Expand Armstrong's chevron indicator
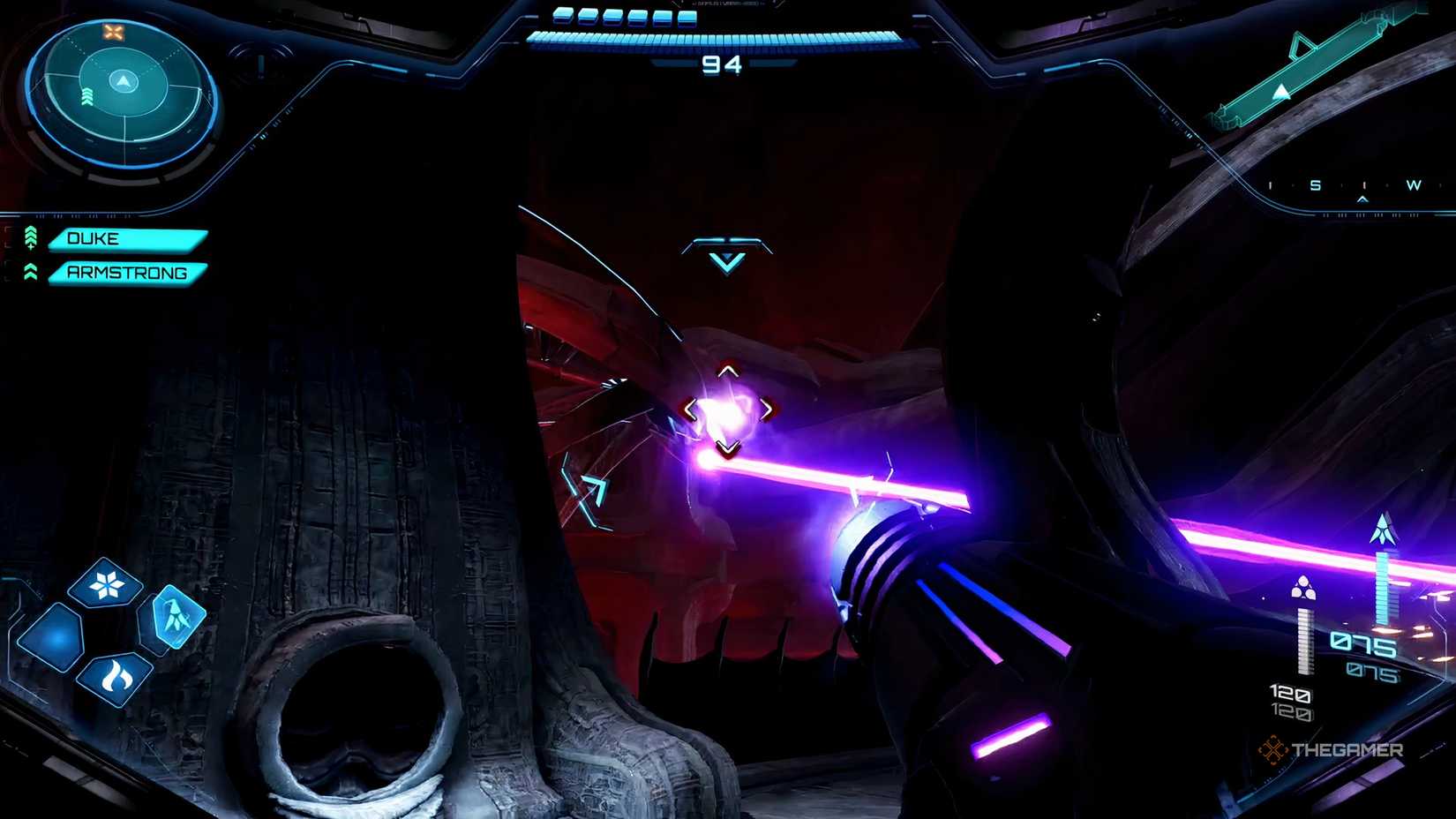This screenshot has height=819, width=1456. (x=31, y=272)
